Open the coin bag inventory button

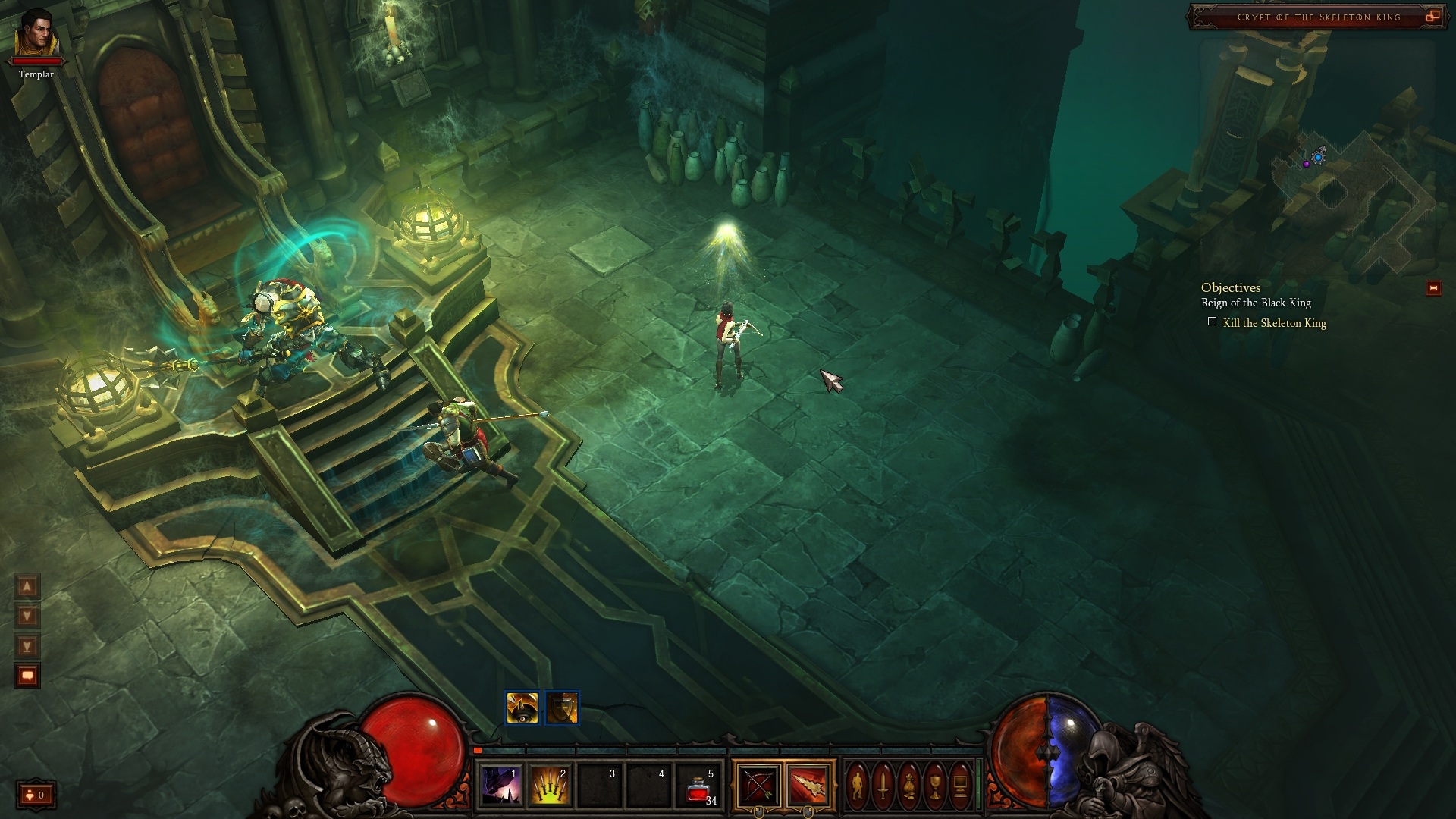pos(908,785)
